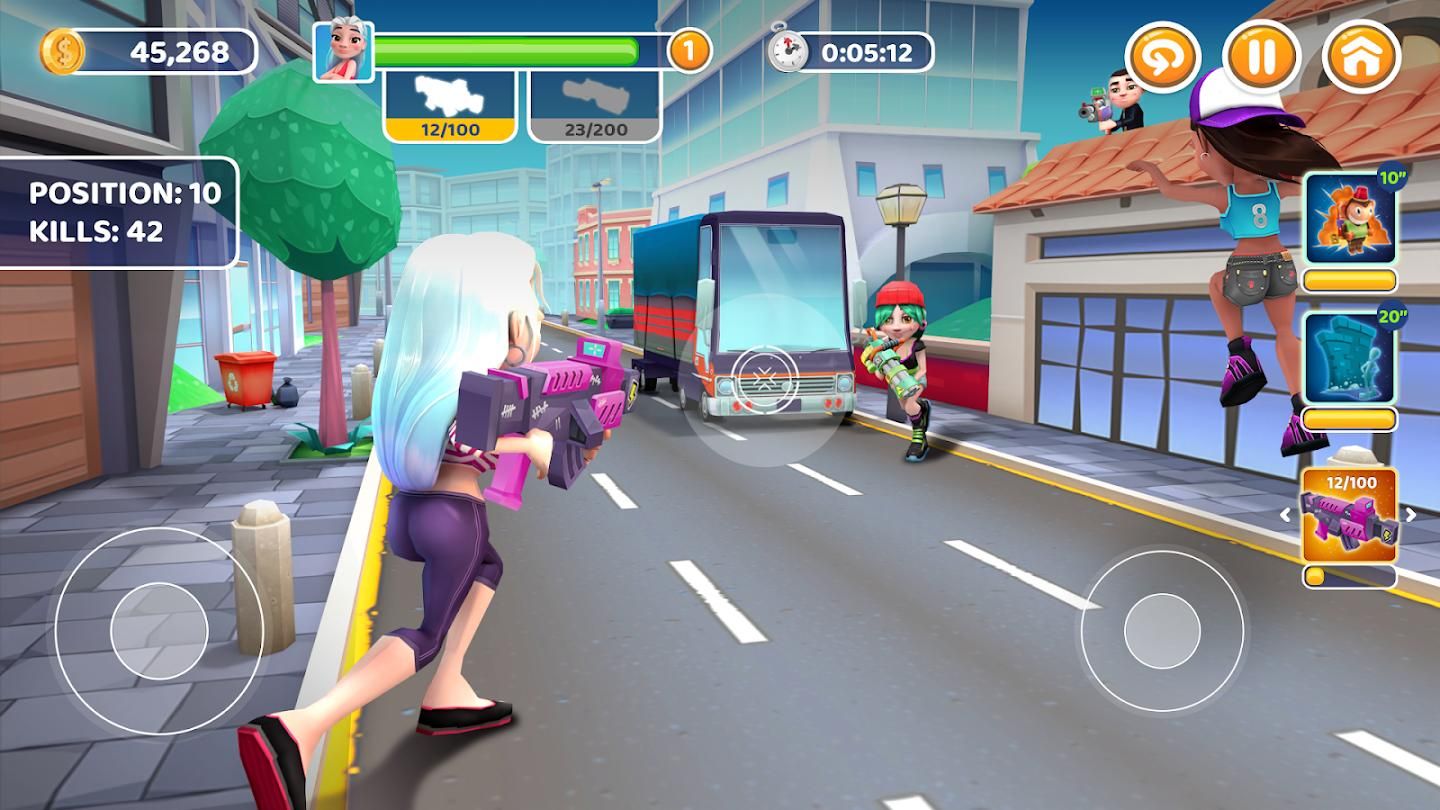This screenshot has width=1440, height=810.
Task: Tap the pink gun weapon card
Action: 1349,515
